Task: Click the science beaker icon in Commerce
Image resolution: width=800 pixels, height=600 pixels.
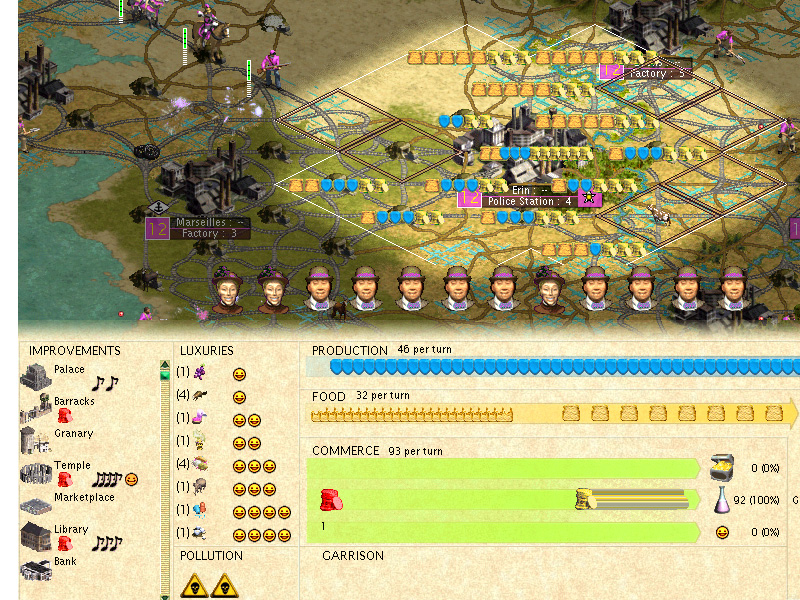Action: point(722,499)
